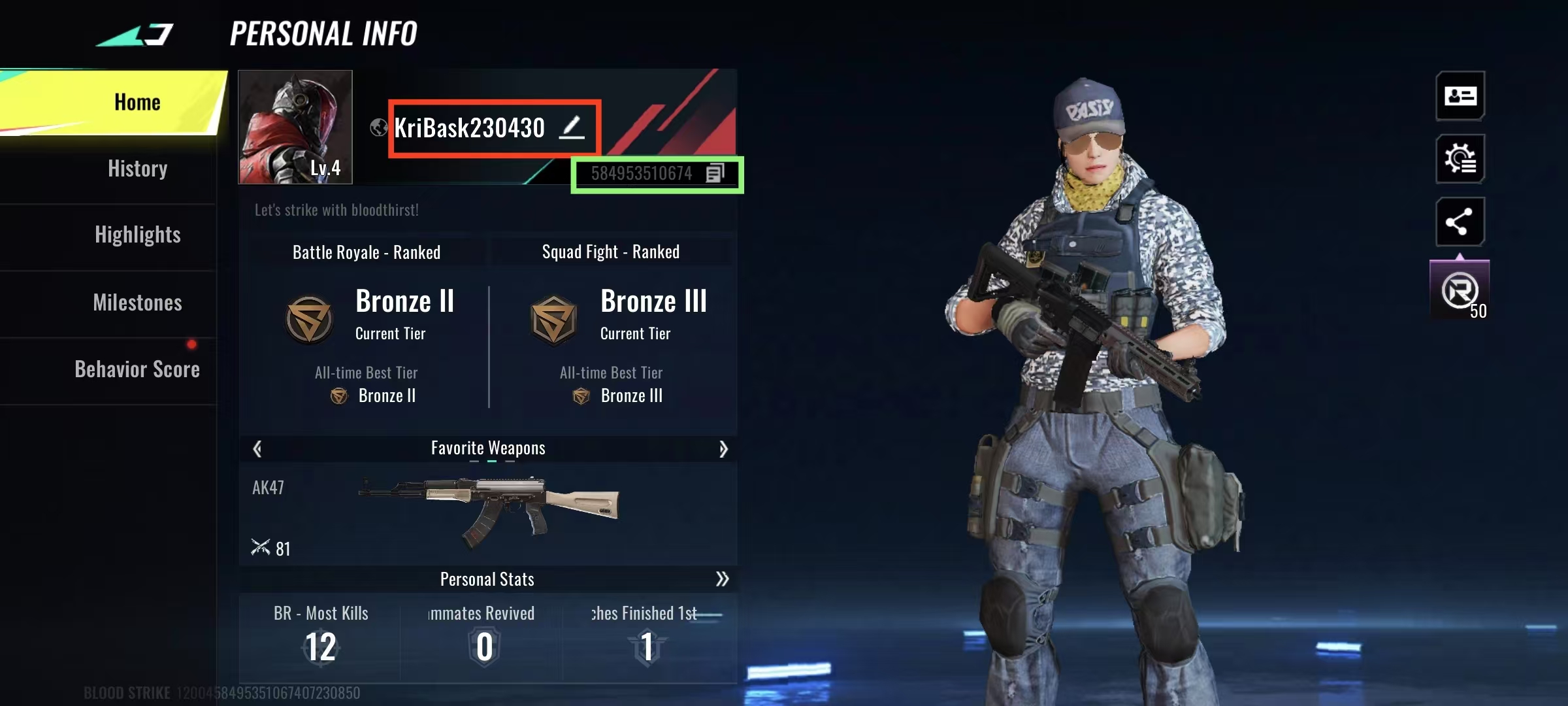Share the personal info page
The height and width of the screenshot is (706, 1568).
pyautogui.click(x=1460, y=222)
